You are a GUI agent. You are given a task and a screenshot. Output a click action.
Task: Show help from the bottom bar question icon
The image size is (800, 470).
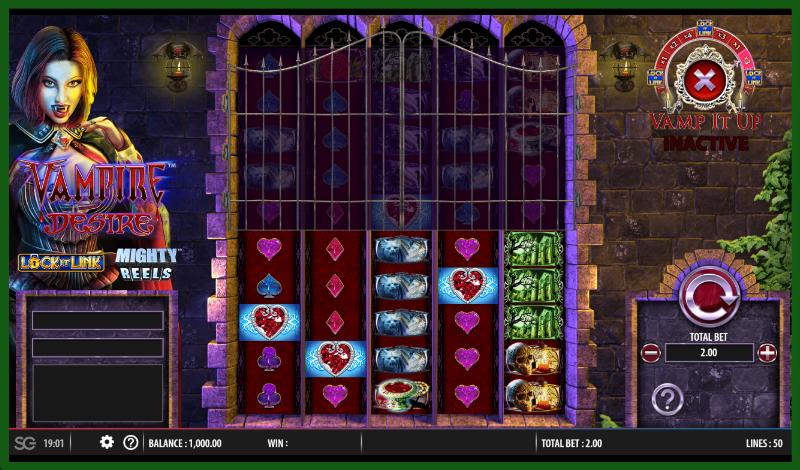[x=130, y=442]
